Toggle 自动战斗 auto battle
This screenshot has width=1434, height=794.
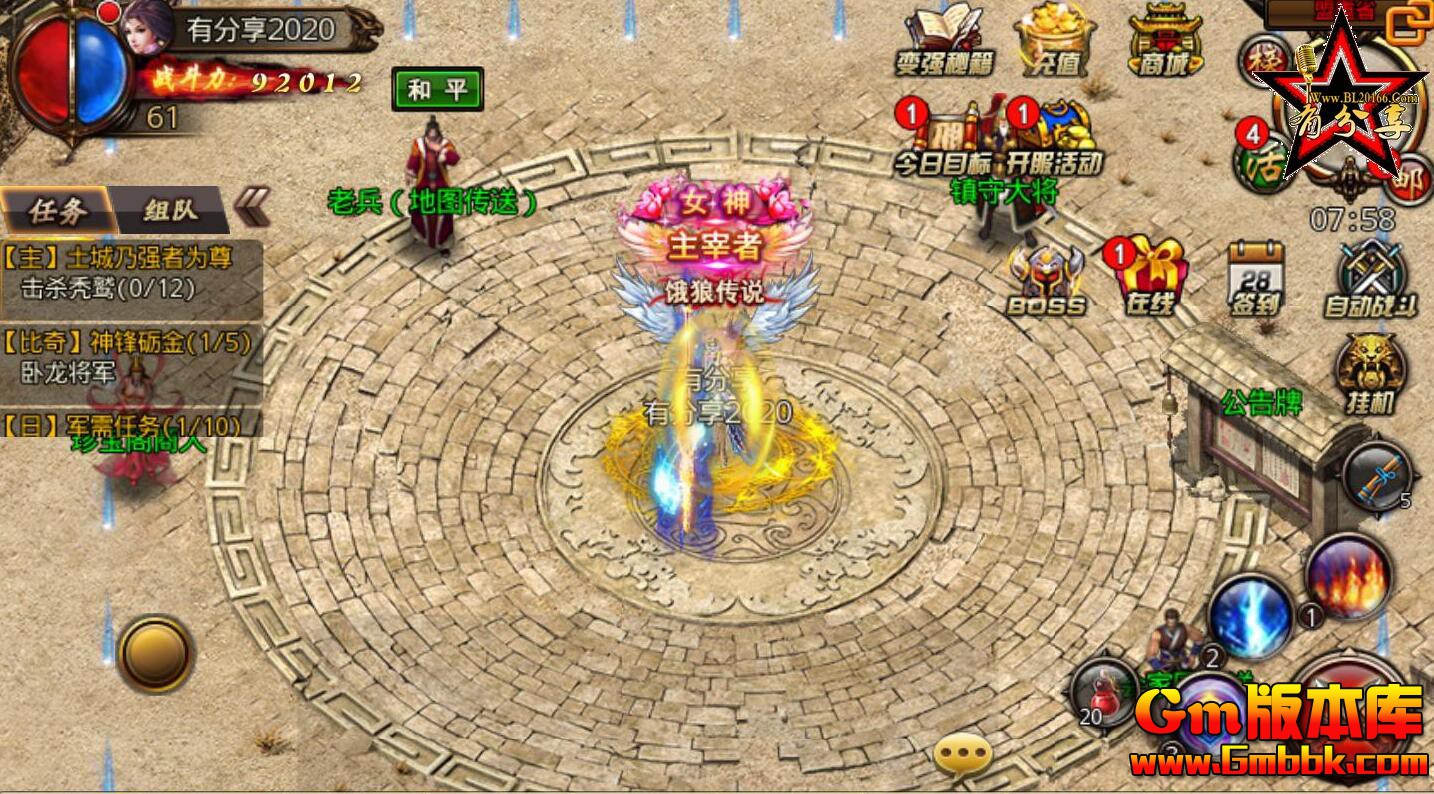pos(1371,278)
